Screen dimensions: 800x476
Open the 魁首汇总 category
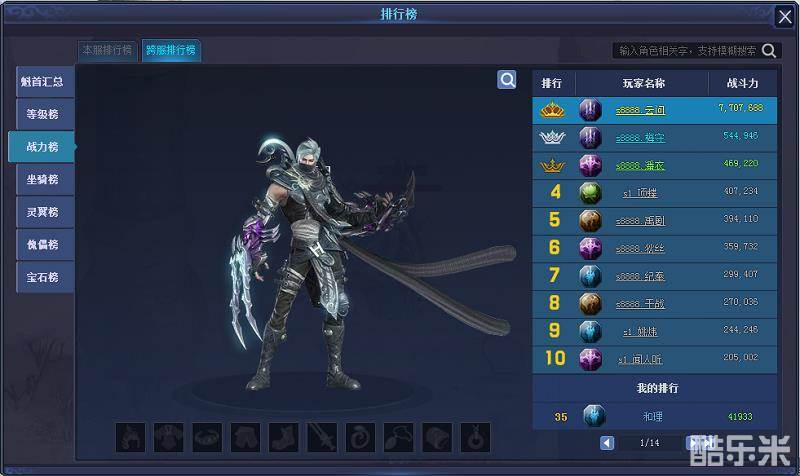click(x=44, y=82)
